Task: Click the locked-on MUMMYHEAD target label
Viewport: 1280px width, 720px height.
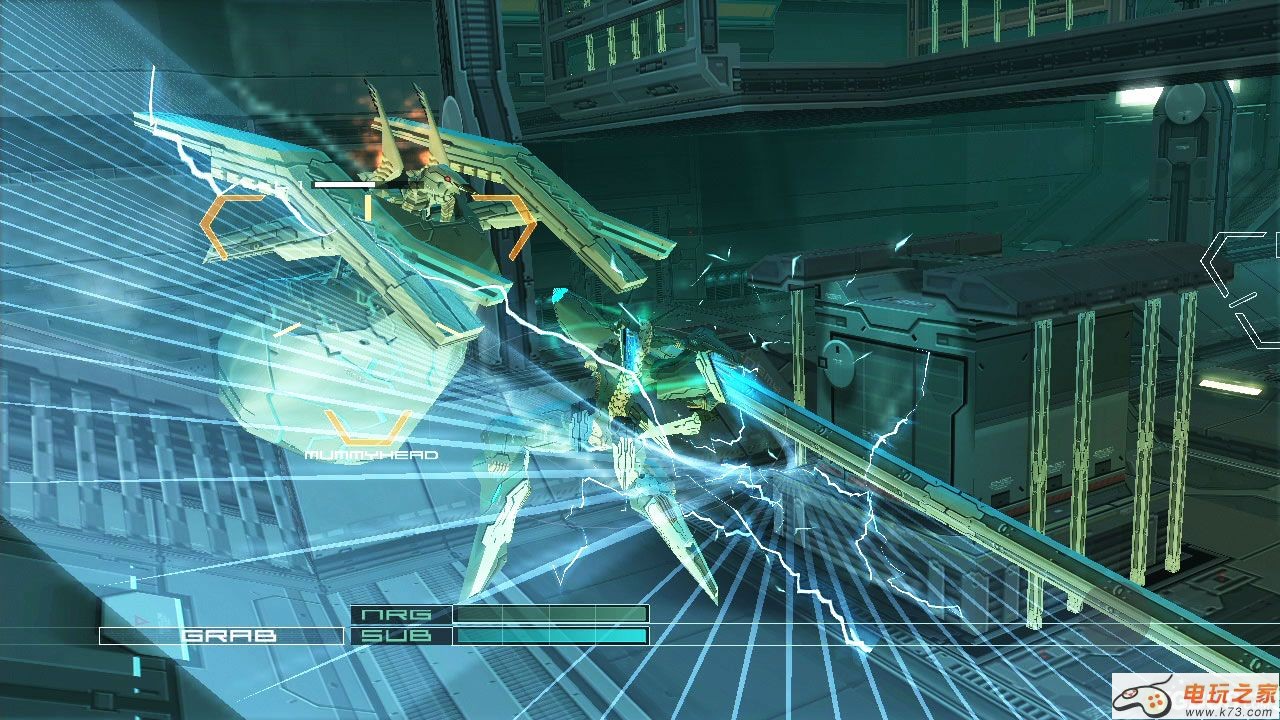Action: [x=372, y=455]
